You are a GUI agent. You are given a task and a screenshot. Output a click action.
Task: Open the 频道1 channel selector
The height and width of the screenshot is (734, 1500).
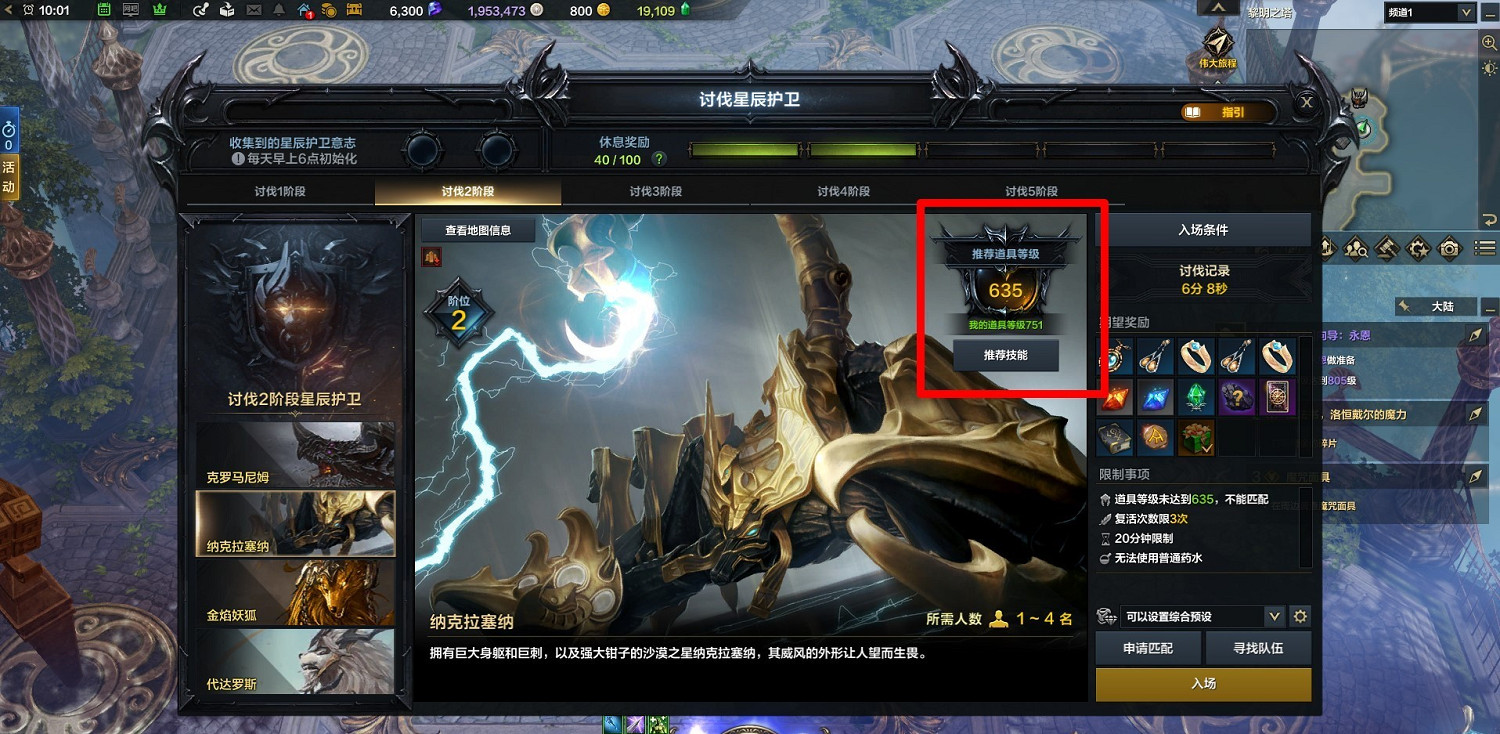1427,12
